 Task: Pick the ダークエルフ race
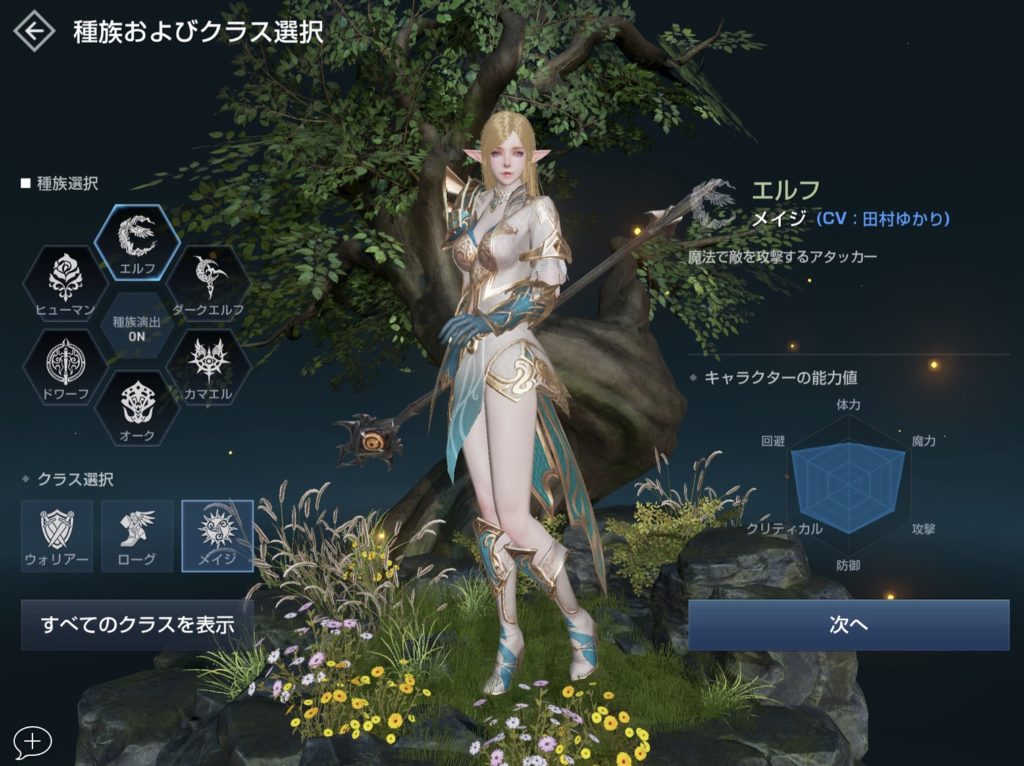tap(208, 283)
